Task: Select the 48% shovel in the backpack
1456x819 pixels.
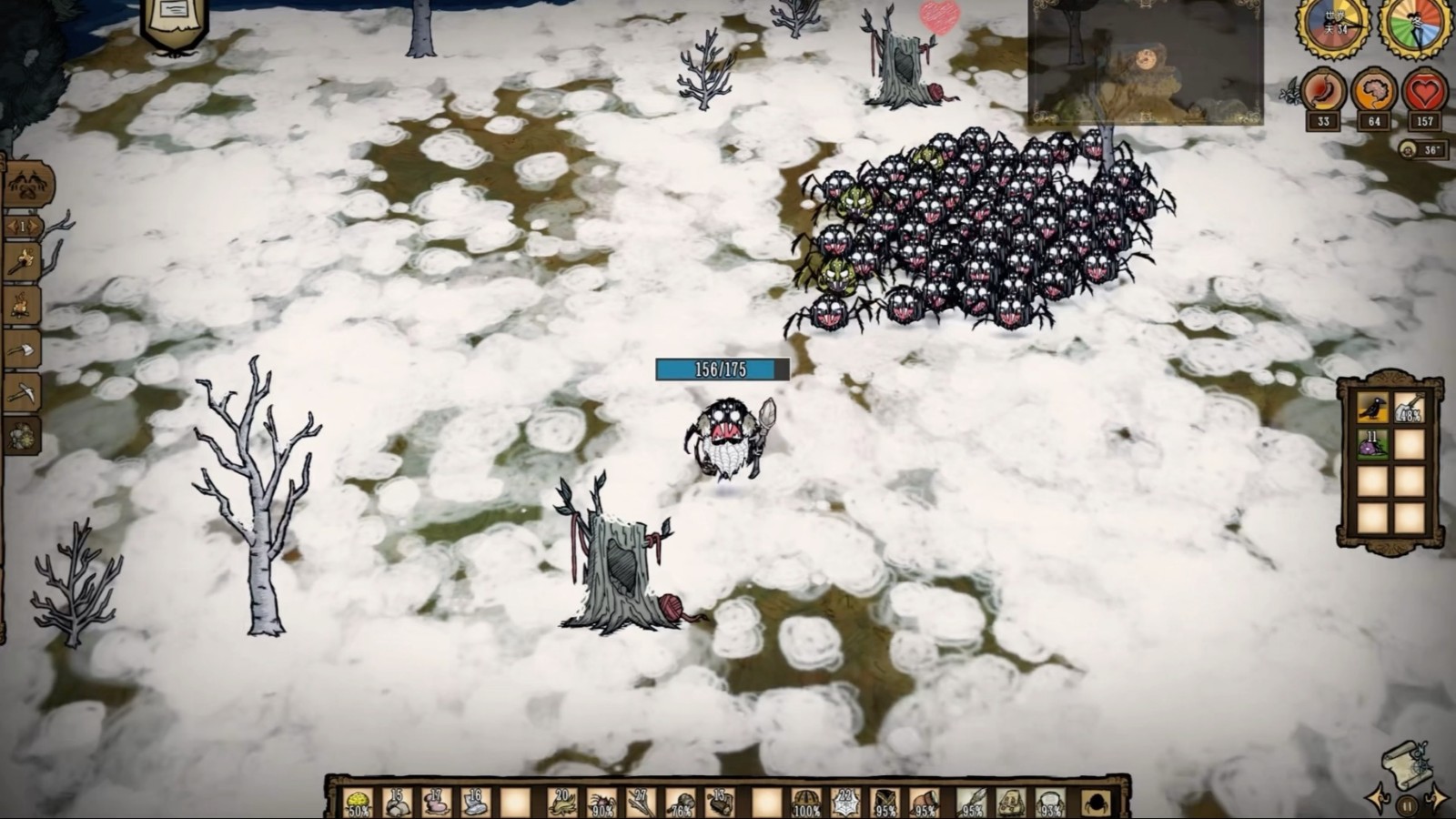Action: [x=1409, y=409]
